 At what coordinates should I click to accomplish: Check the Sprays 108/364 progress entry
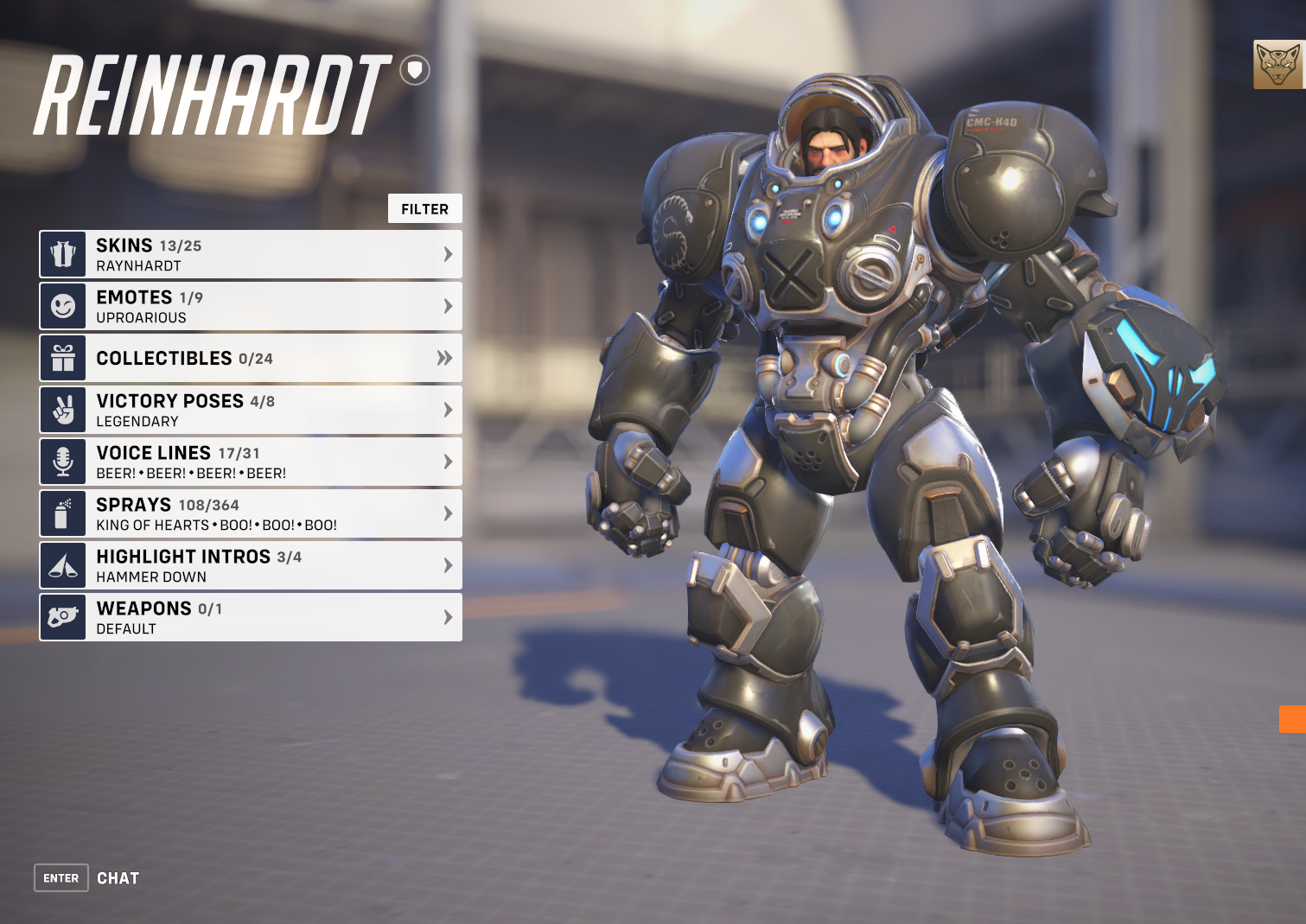pos(251,513)
